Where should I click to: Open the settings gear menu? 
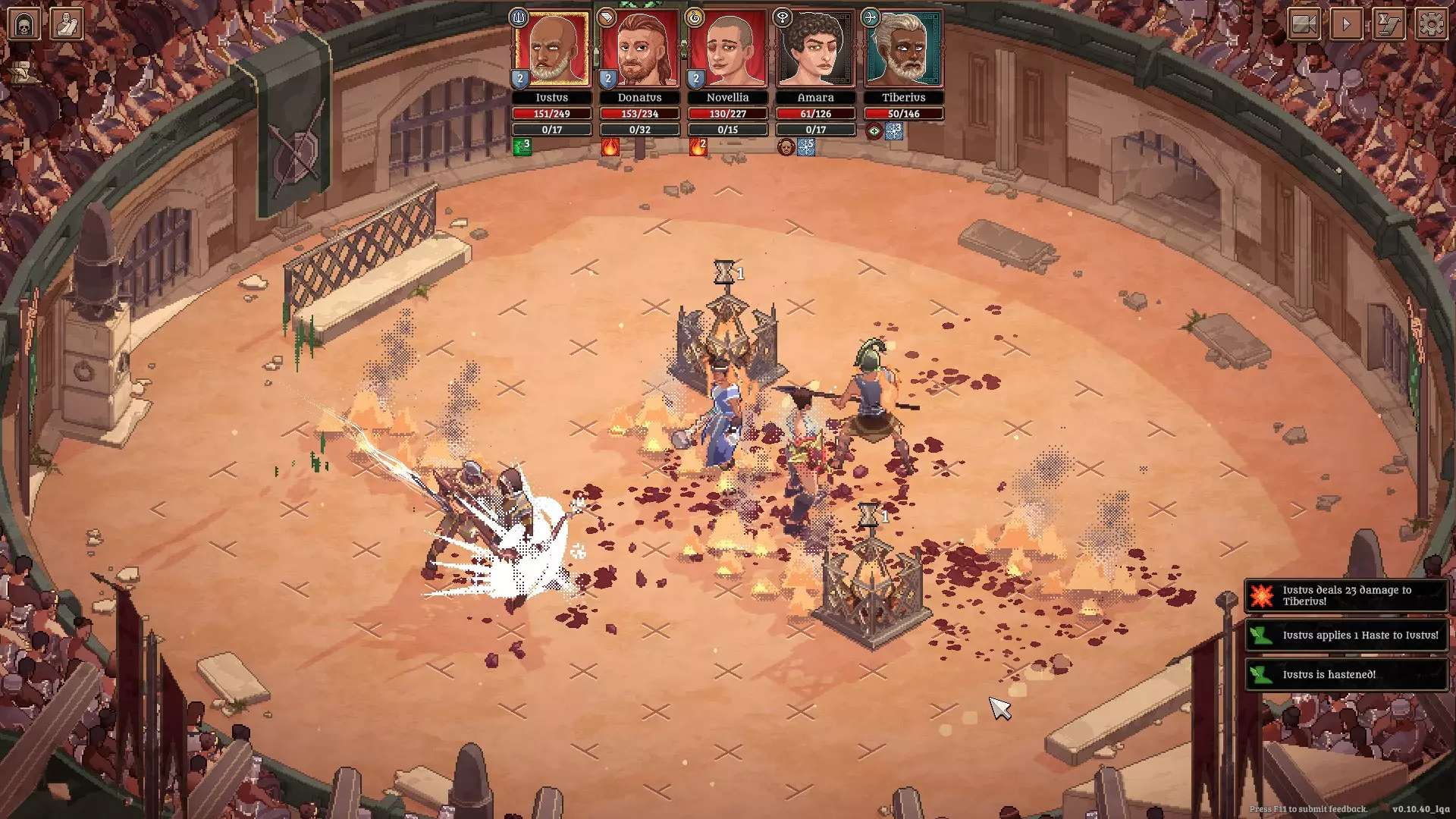point(1430,24)
